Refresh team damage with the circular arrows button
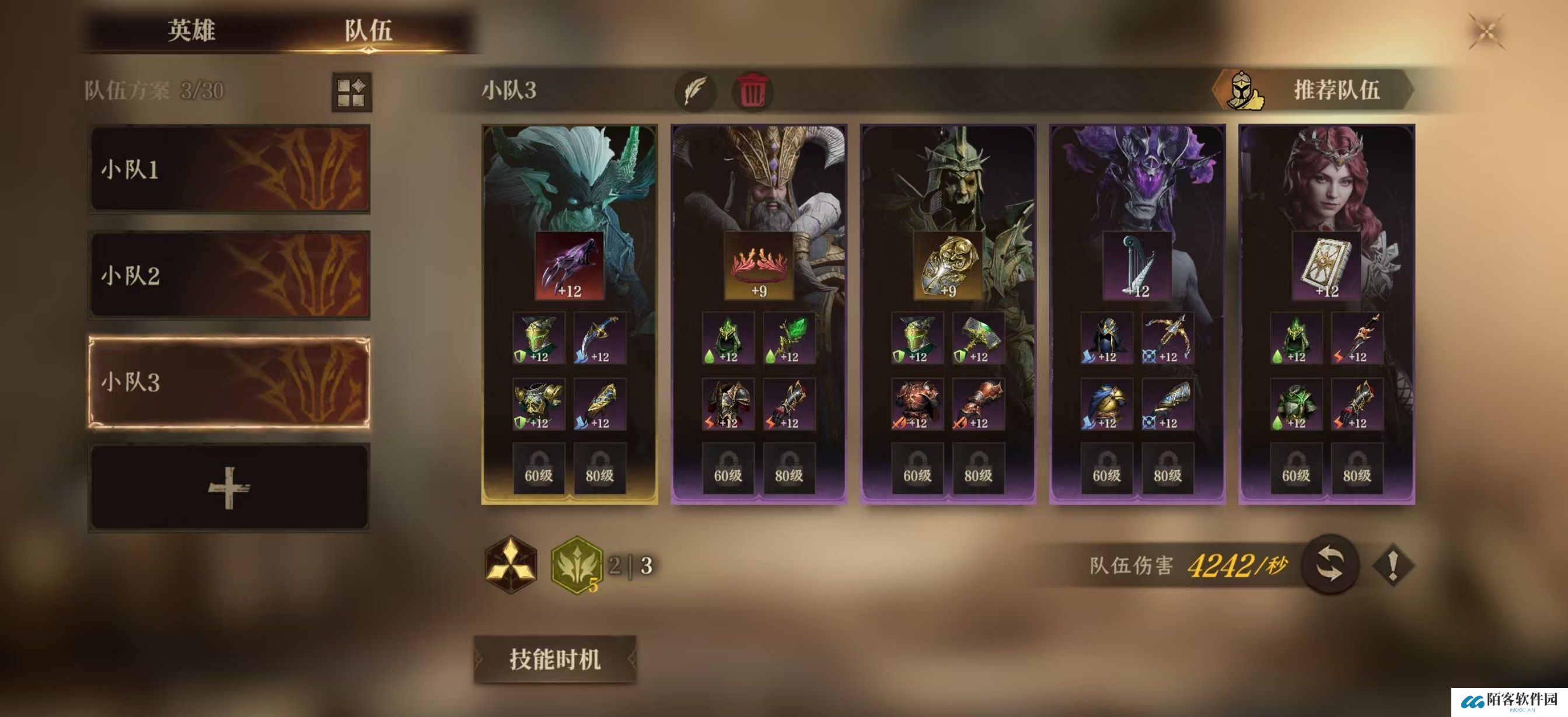Screen dimensions: 1568x717 point(1329,564)
